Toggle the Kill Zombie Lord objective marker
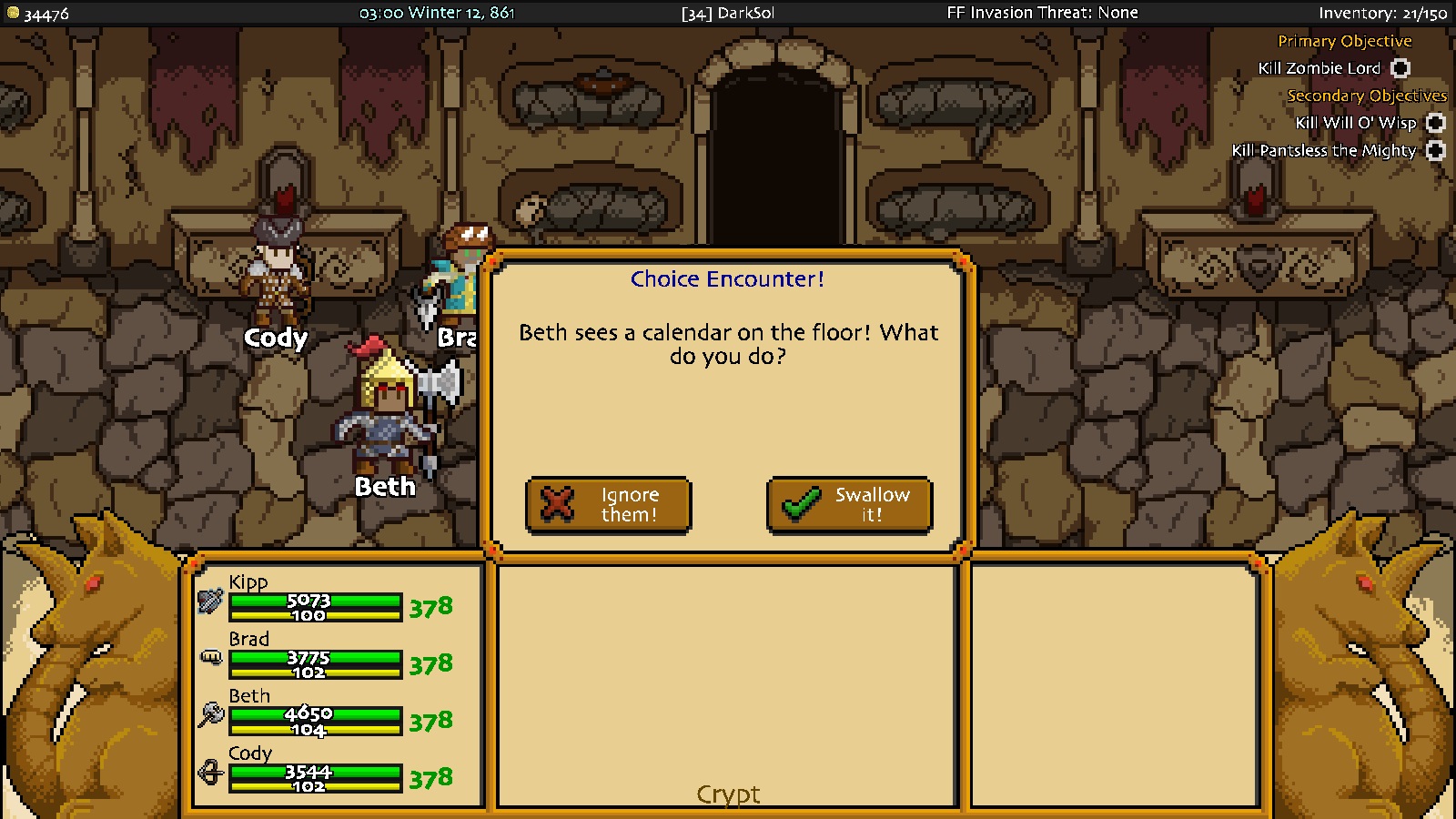Screen dimensions: 1456x819 pyautogui.click(x=1400, y=68)
